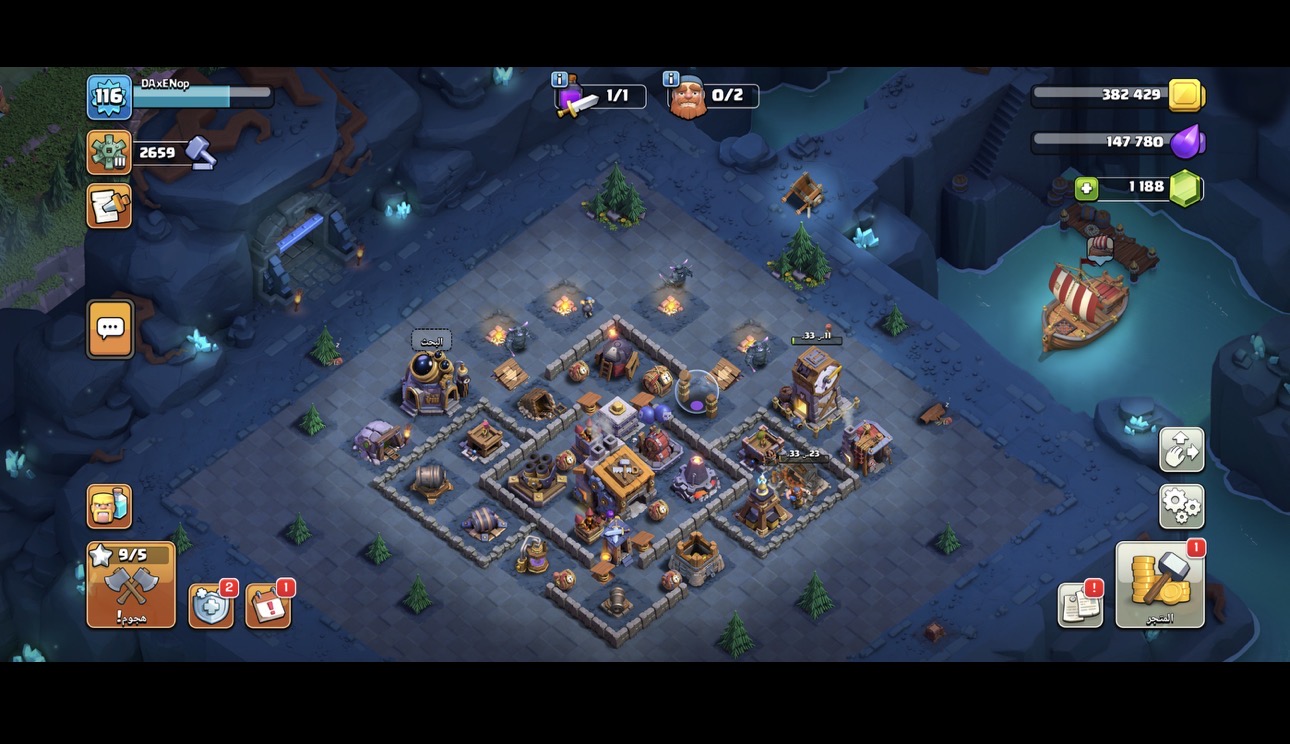The width and height of the screenshot is (1290, 744).
Task: Open the village layout editor hand button
Action: point(1181,450)
